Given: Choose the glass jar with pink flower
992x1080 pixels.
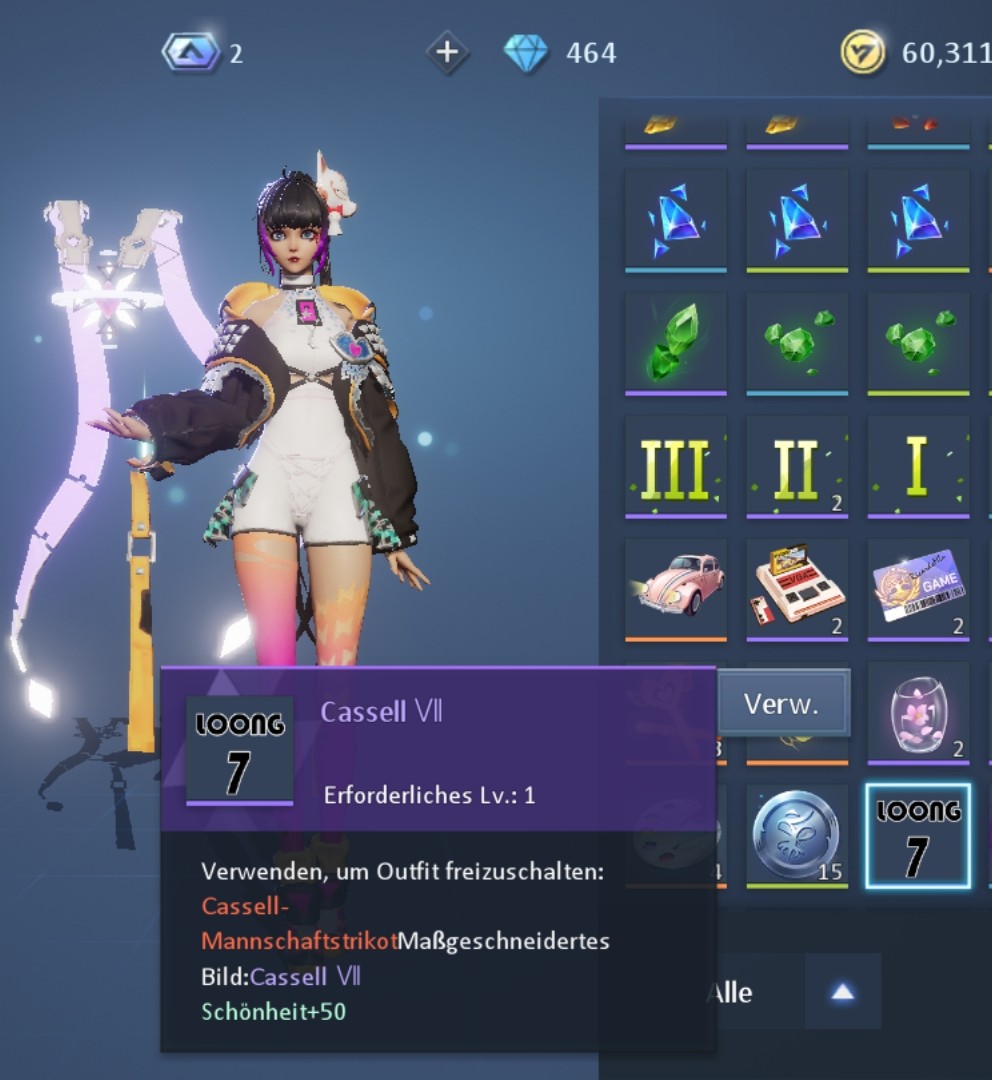Looking at the screenshot, I should pyautogui.click(x=917, y=712).
